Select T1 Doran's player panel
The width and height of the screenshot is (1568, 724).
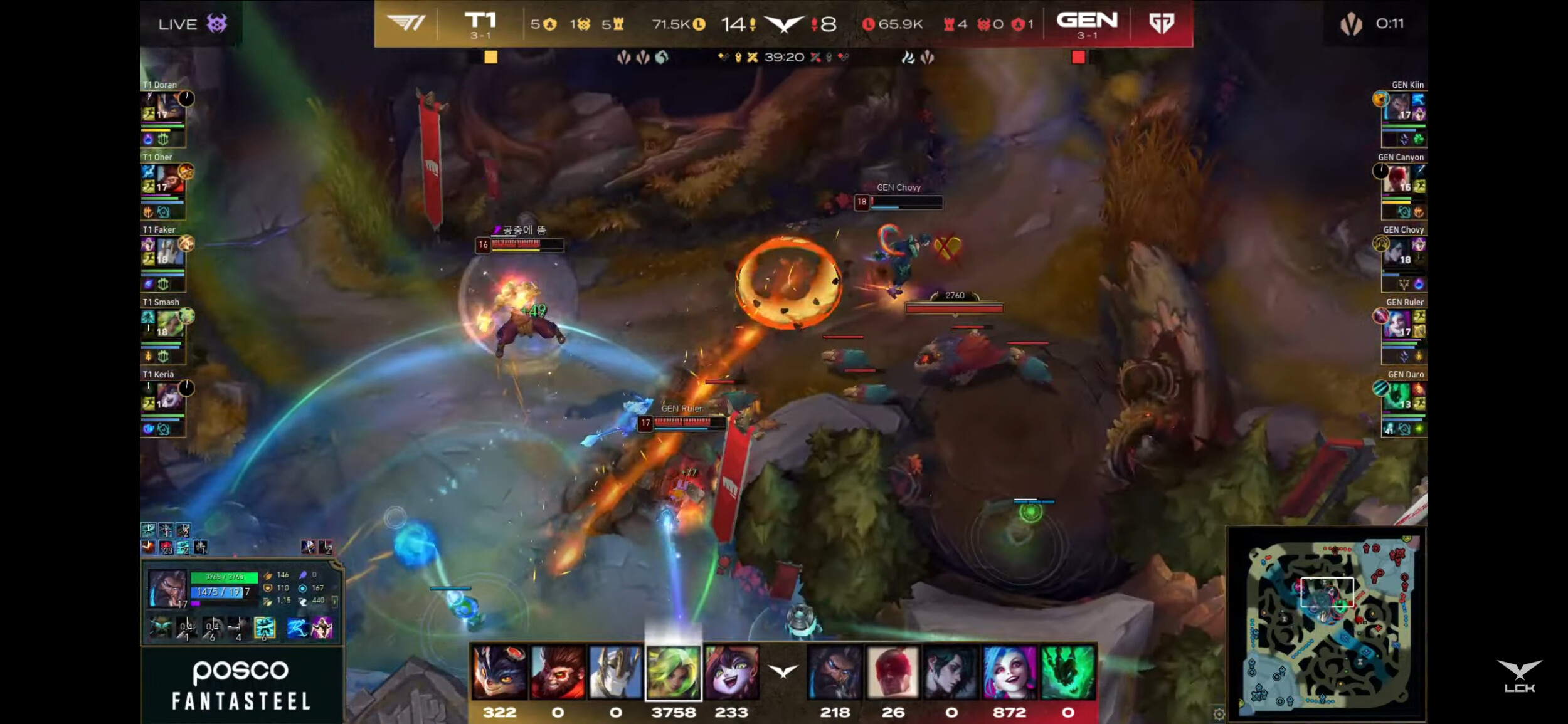pyautogui.click(x=163, y=113)
